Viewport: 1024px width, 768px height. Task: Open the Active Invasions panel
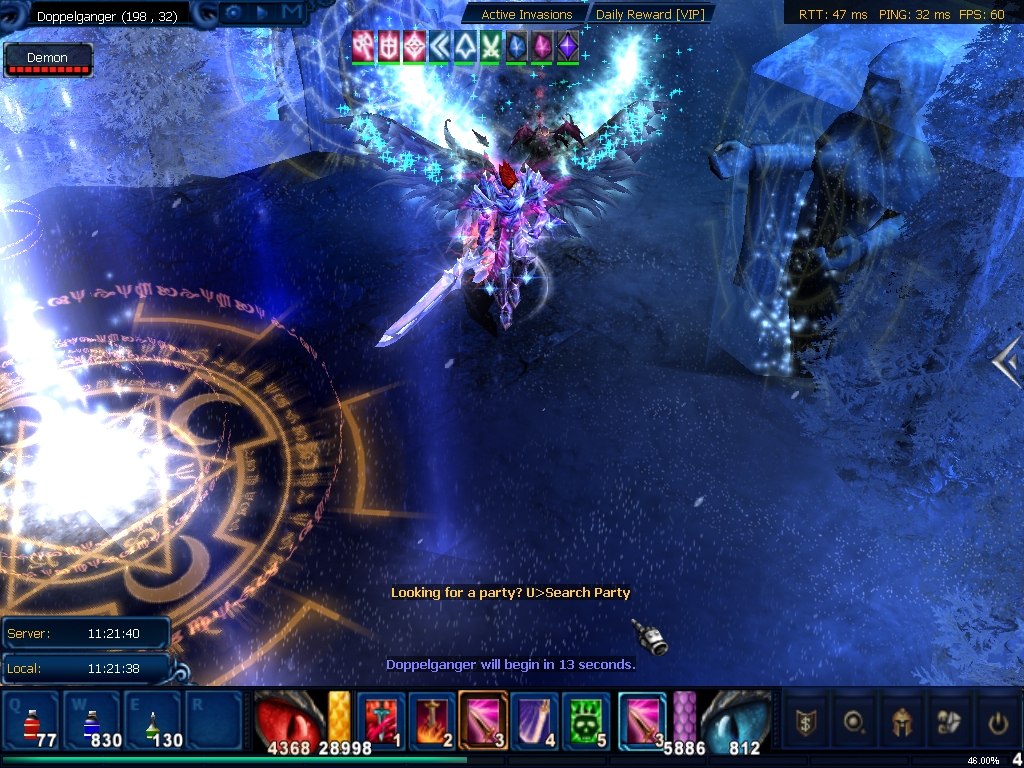526,14
